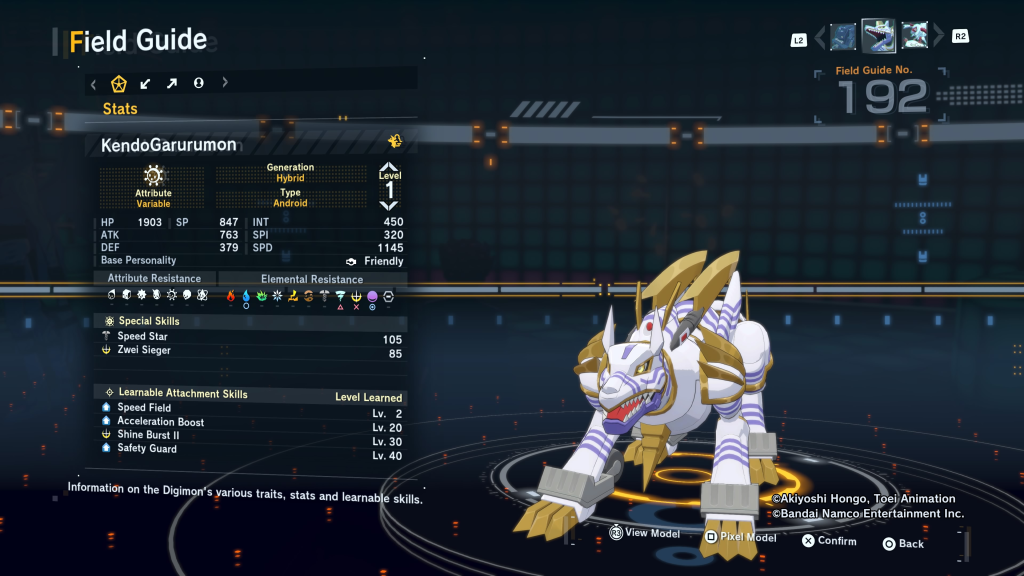The image size is (1024, 576).
Task: Click the left arrow next to Digimon thumbnails
Action: pos(820,38)
